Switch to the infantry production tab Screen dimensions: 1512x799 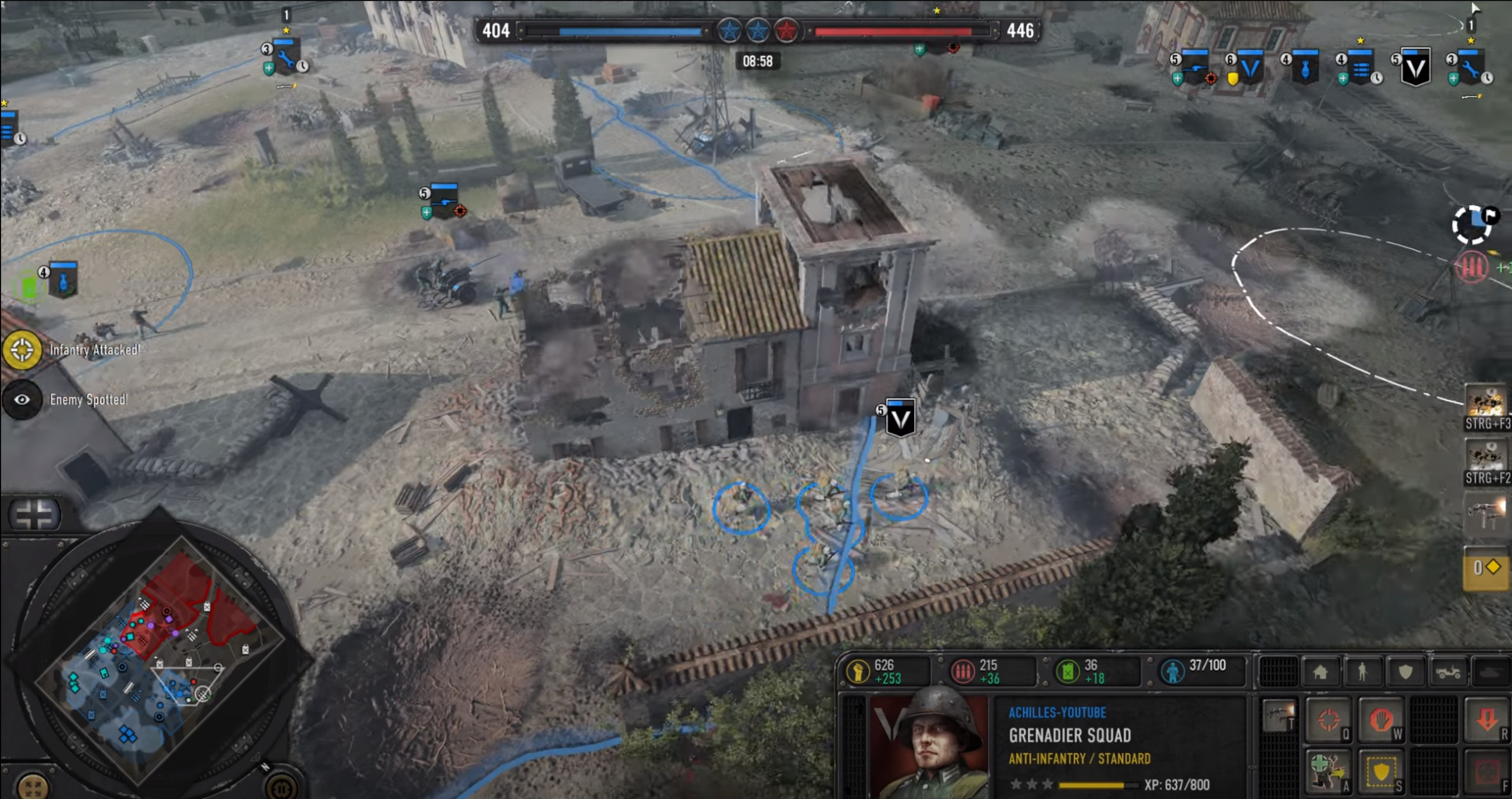click(1362, 672)
